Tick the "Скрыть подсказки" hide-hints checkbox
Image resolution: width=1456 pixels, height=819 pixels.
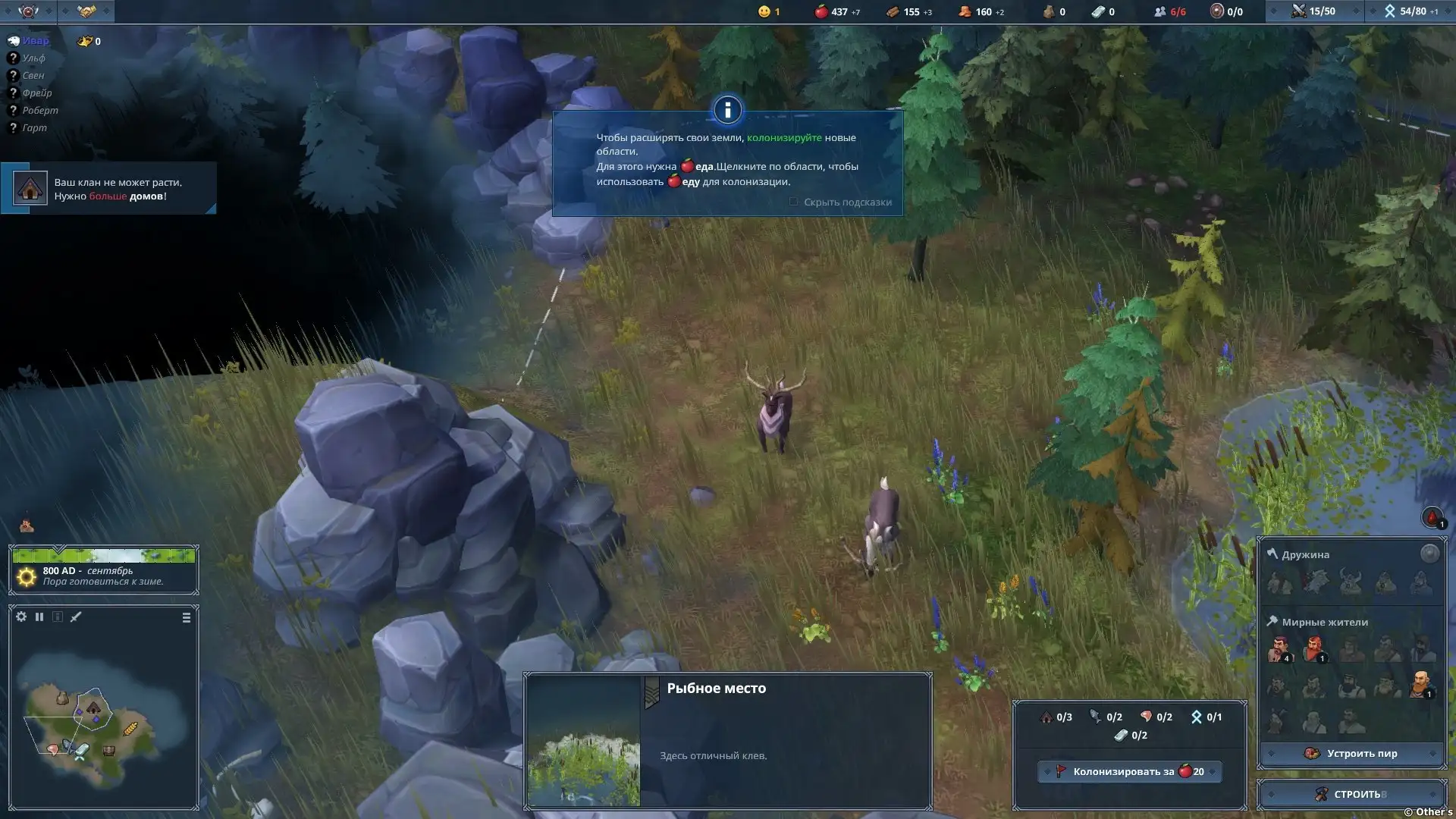[x=793, y=202]
